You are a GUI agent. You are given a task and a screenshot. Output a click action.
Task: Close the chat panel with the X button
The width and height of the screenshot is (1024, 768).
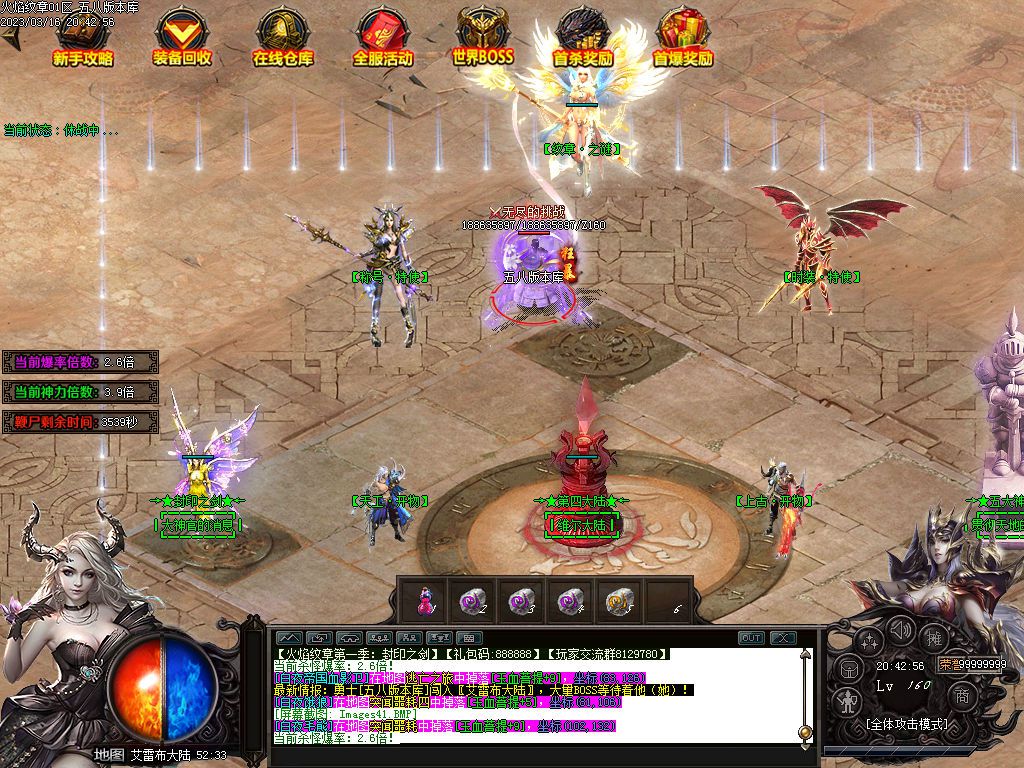pos(783,638)
